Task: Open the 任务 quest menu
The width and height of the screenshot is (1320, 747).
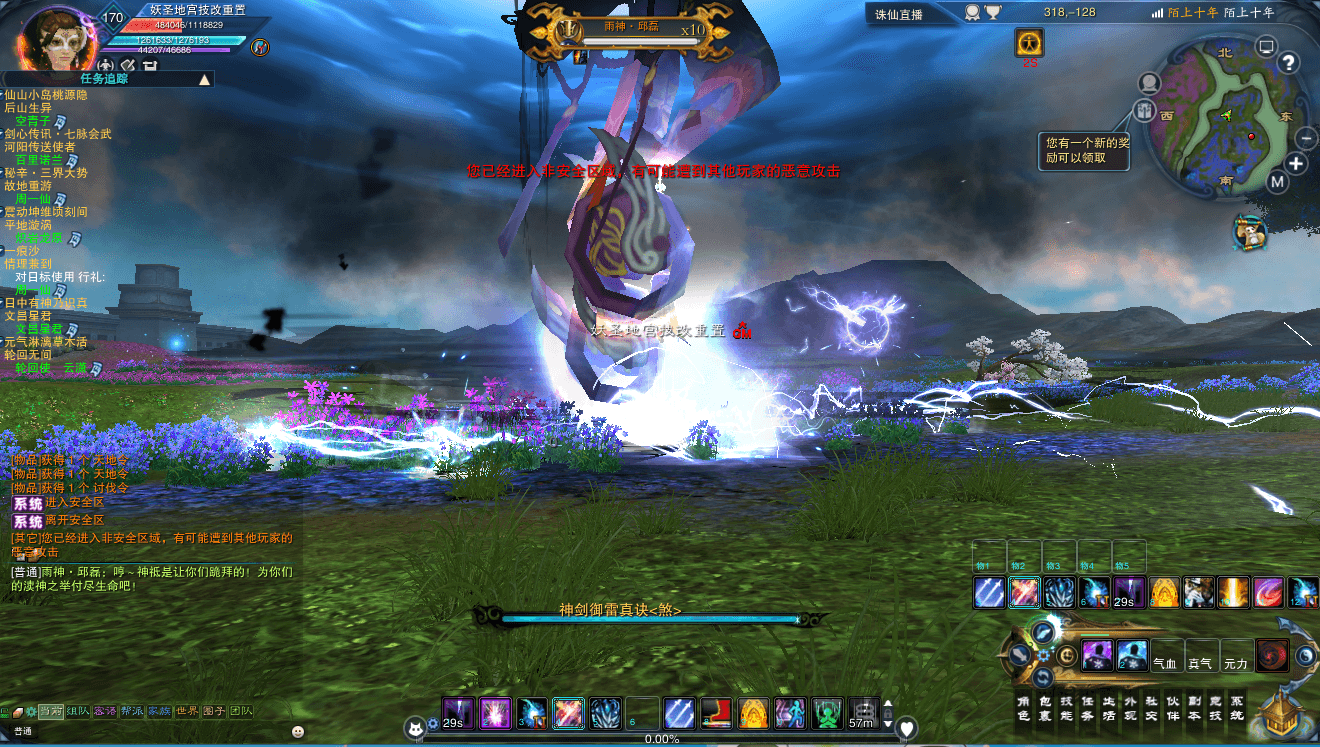Action: click(1087, 708)
